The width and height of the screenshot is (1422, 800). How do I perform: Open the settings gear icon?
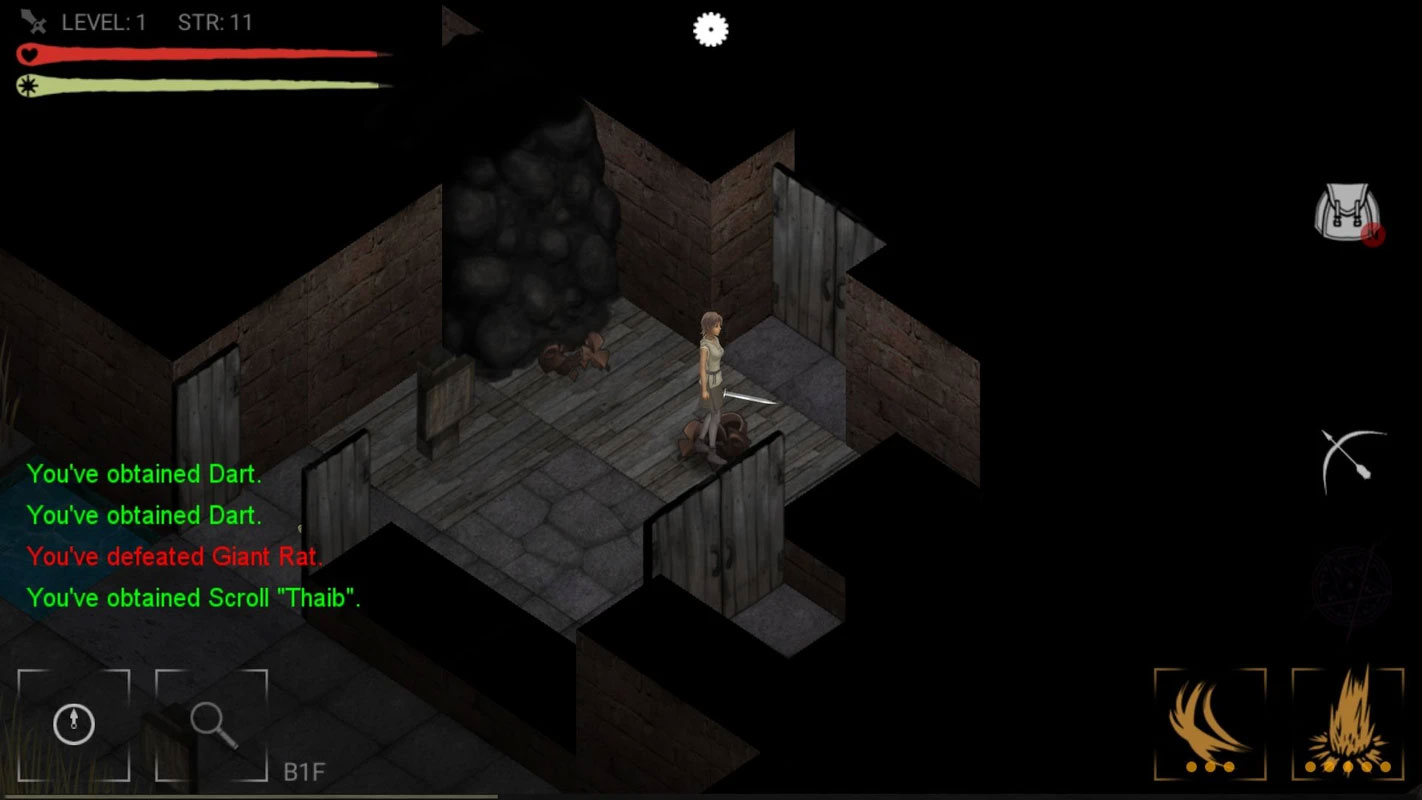pyautogui.click(x=711, y=30)
